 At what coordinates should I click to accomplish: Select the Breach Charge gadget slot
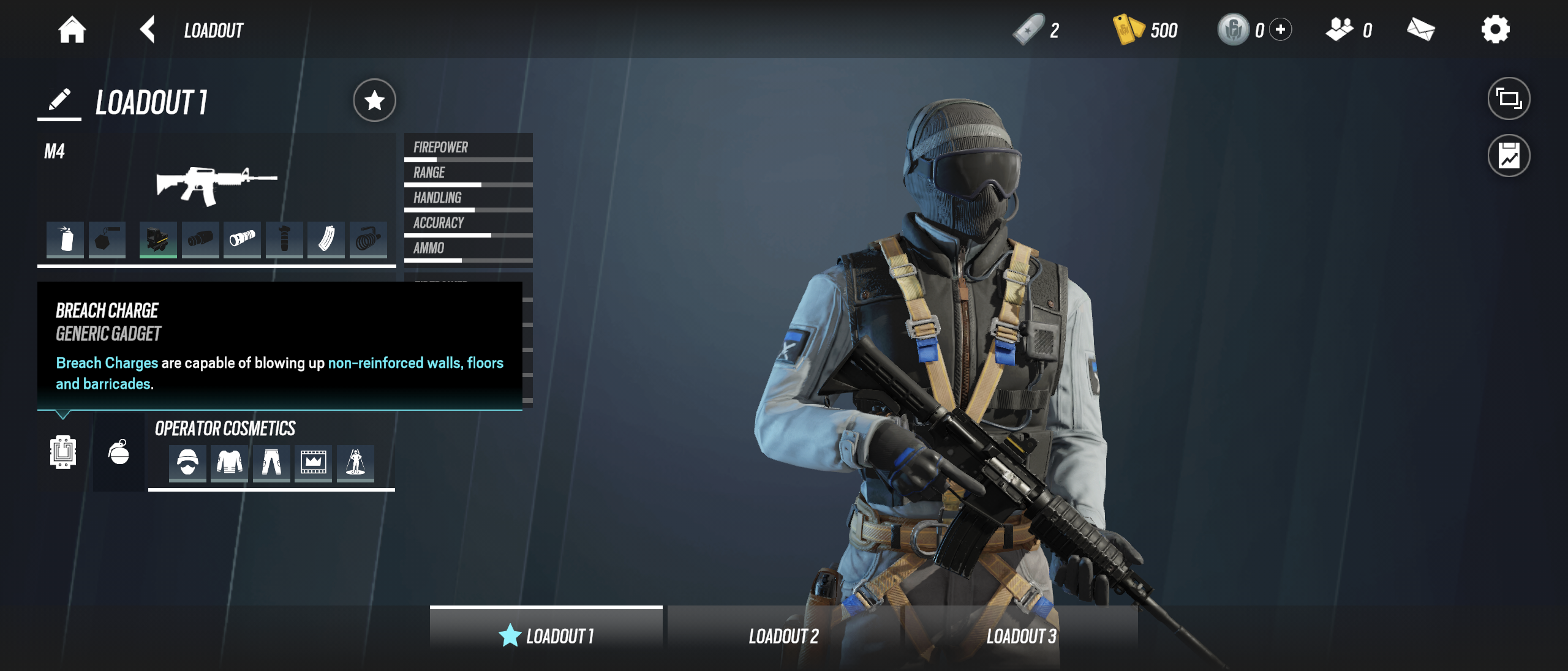tap(63, 452)
